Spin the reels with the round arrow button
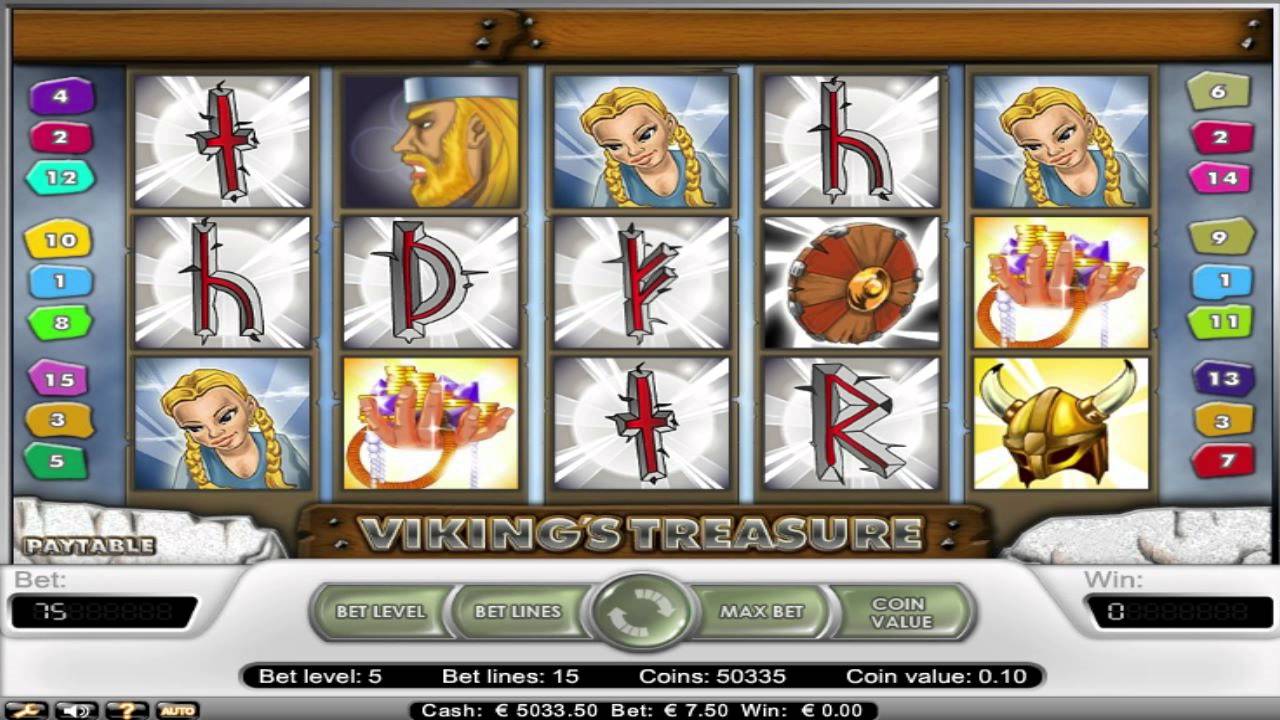1280x720 pixels. click(x=641, y=611)
